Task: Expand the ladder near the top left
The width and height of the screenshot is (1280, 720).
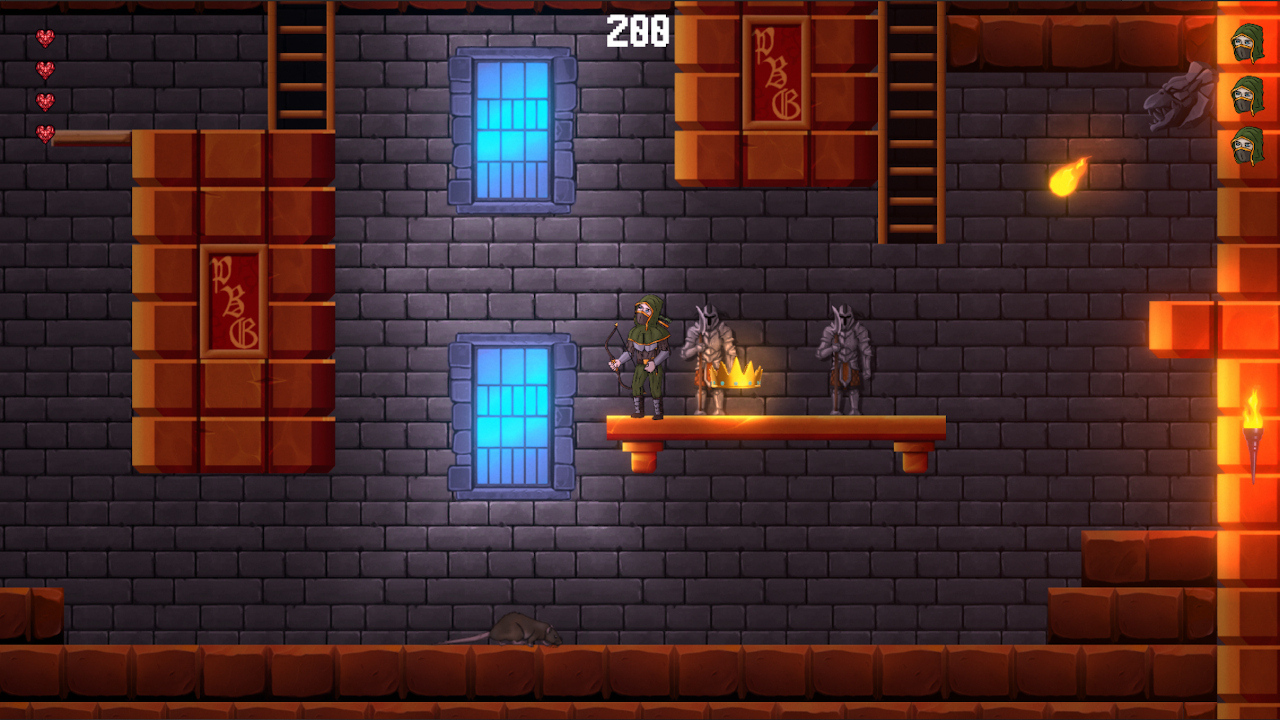Action: pos(300,65)
